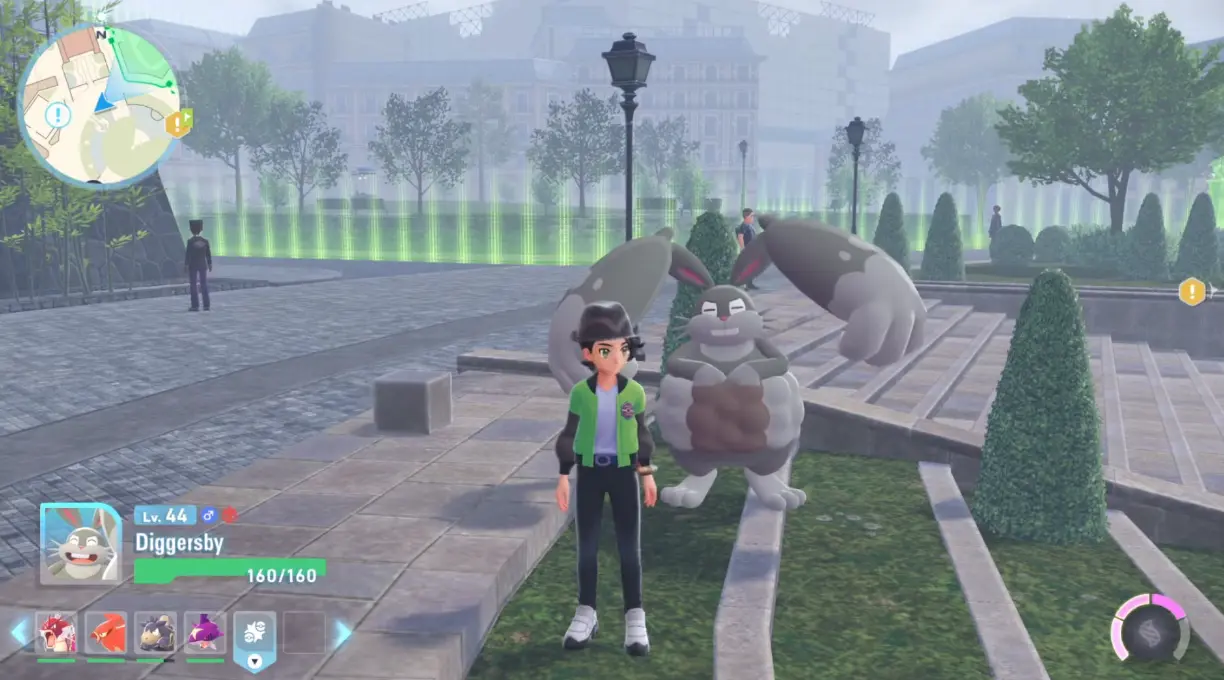
Task: Click the right arrow of the party bar
Action: point(343,633)
